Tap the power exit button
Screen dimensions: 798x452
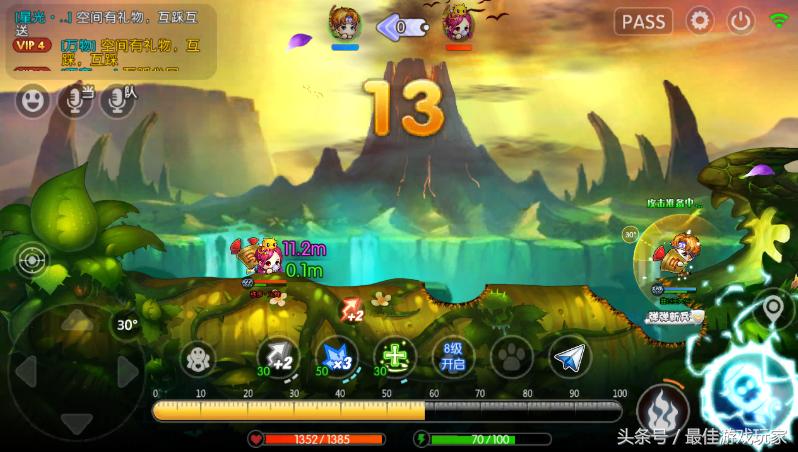pyautogui.click(x=740, y=21)
